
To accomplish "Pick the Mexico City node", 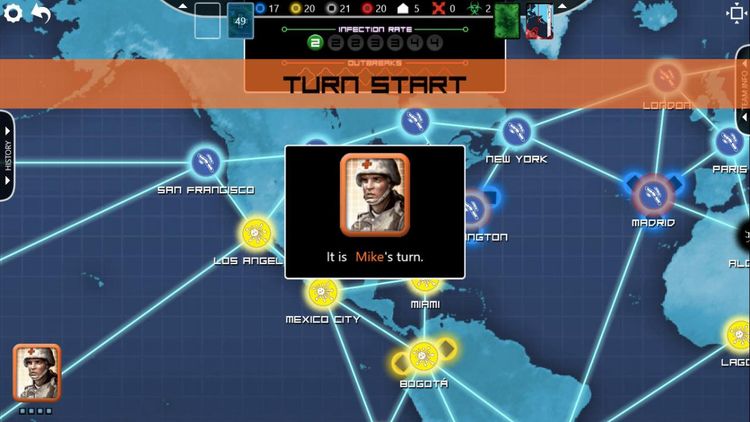I will pyautogui.click(x=321, y=293).
